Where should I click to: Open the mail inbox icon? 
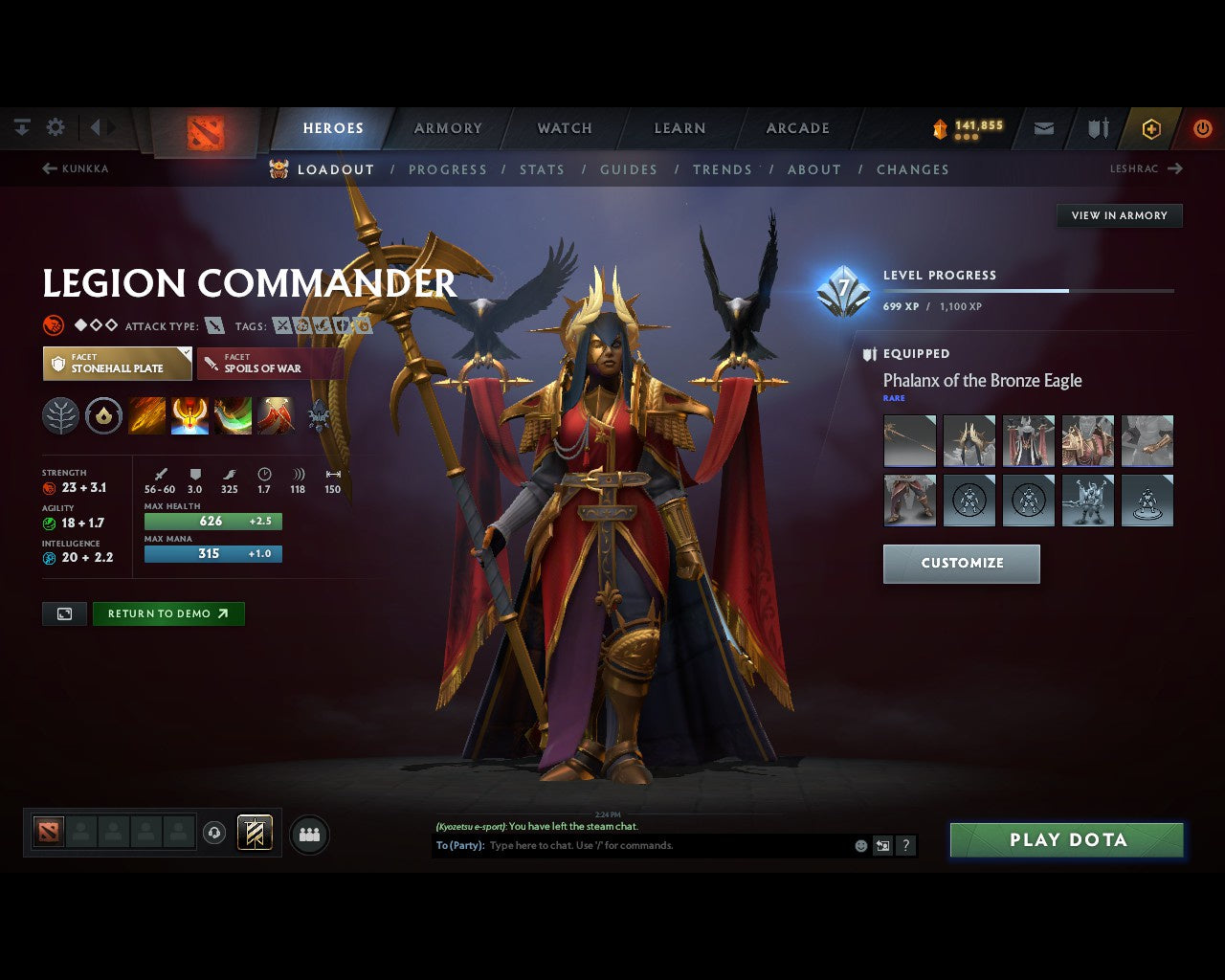[1043, 127]
